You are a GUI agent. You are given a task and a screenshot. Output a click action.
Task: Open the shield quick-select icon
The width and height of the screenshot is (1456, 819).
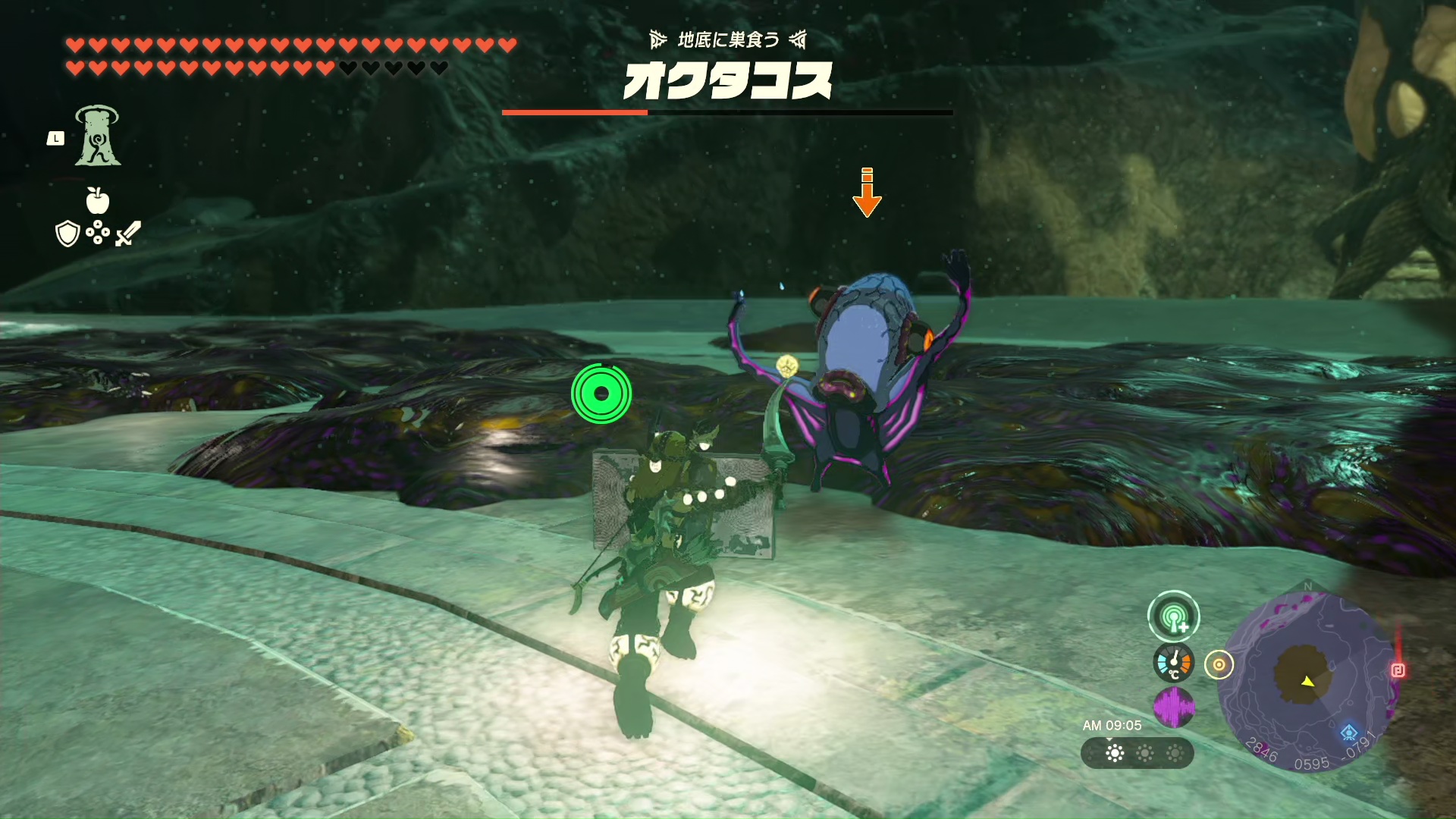[x=67, y=234]
